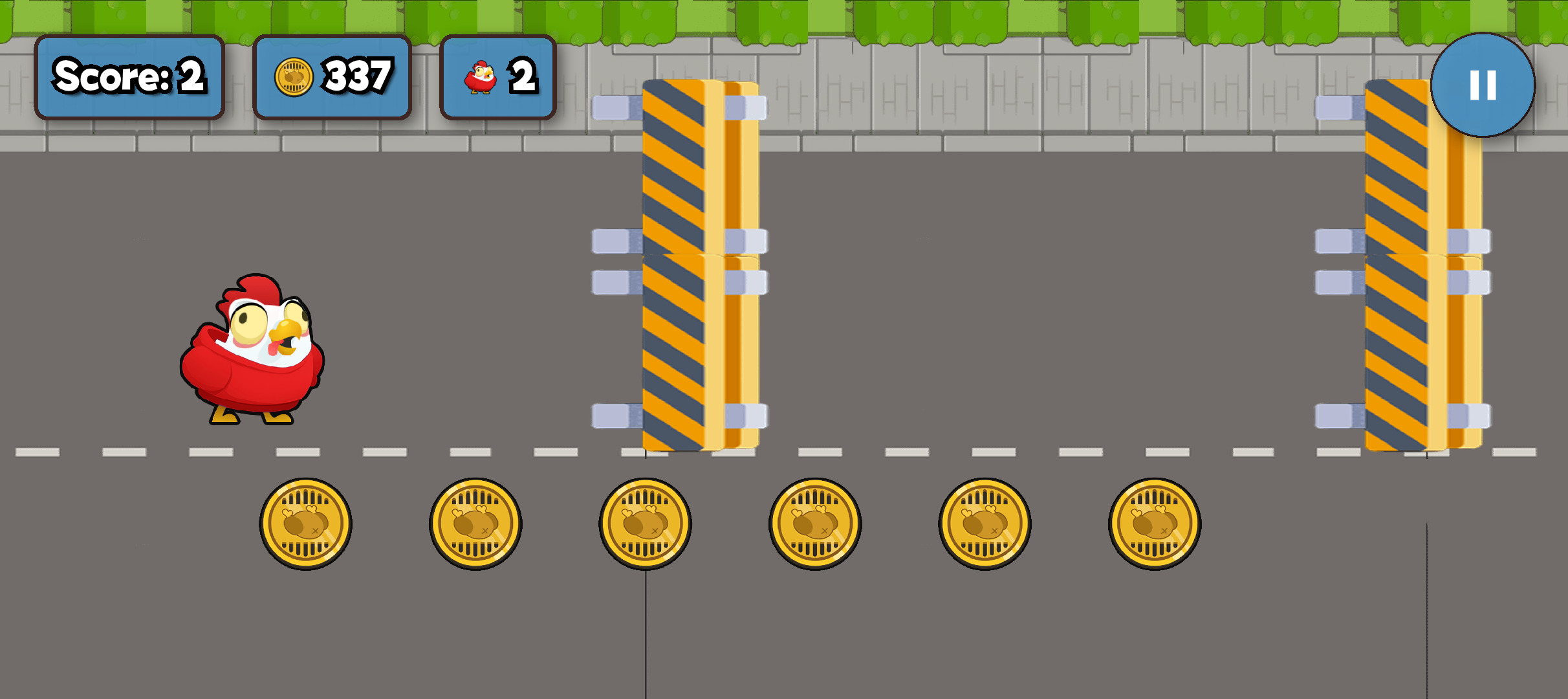Click the coin icon in the currency counter
The image size is (1568, 699).
click(295, 75)
